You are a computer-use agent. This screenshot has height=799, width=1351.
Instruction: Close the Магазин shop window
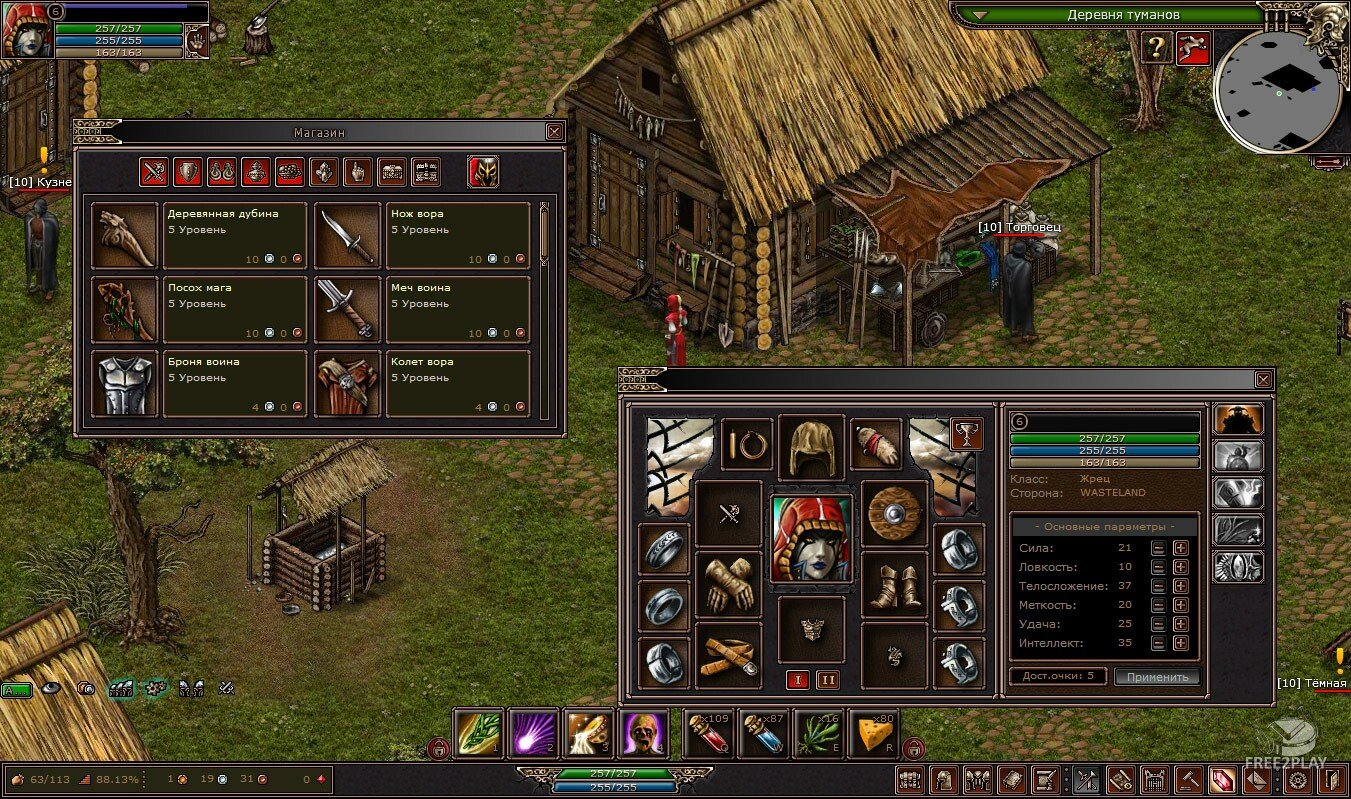pos(554,132)
